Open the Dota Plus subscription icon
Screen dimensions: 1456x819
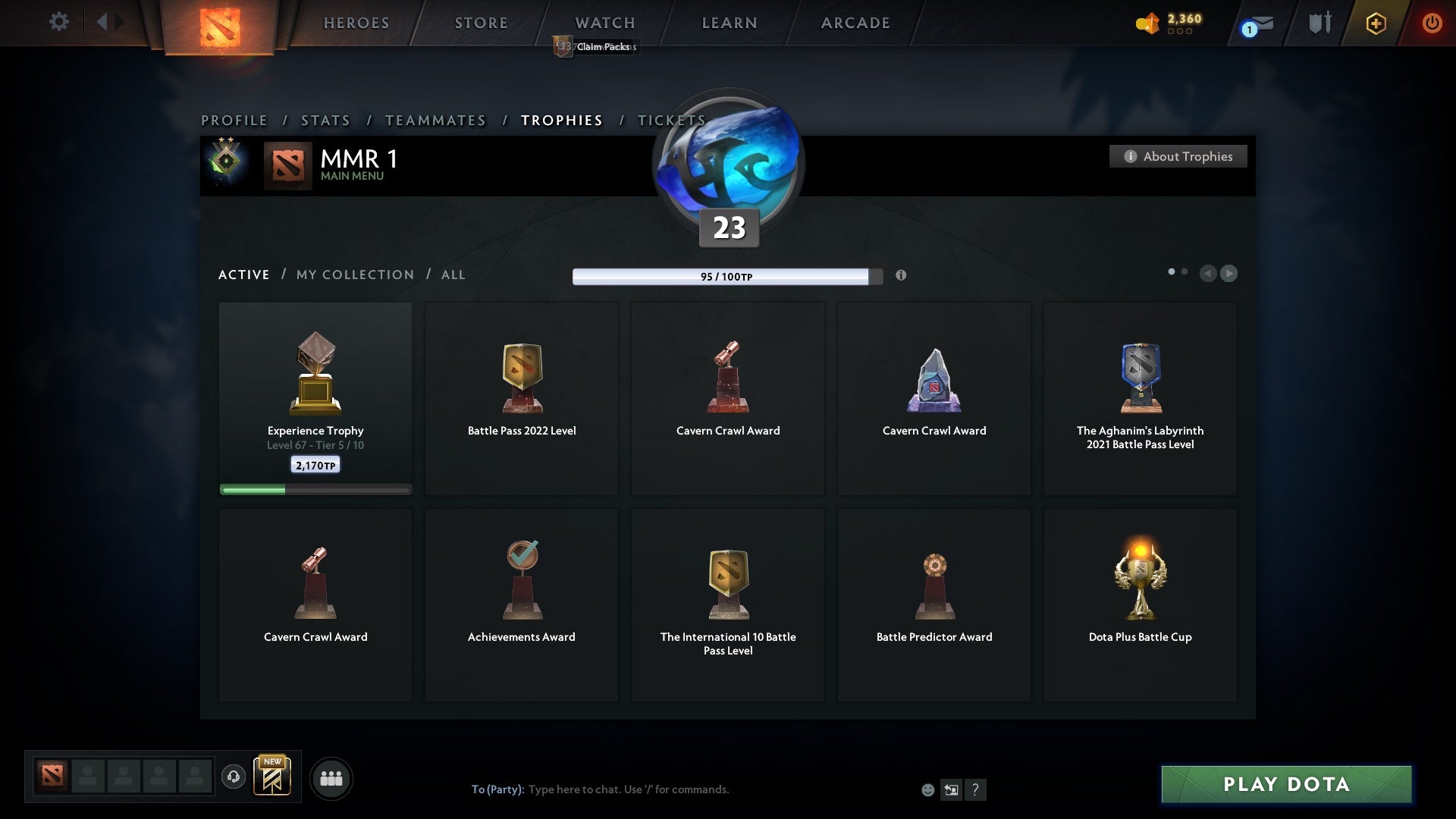(1375, 23)
